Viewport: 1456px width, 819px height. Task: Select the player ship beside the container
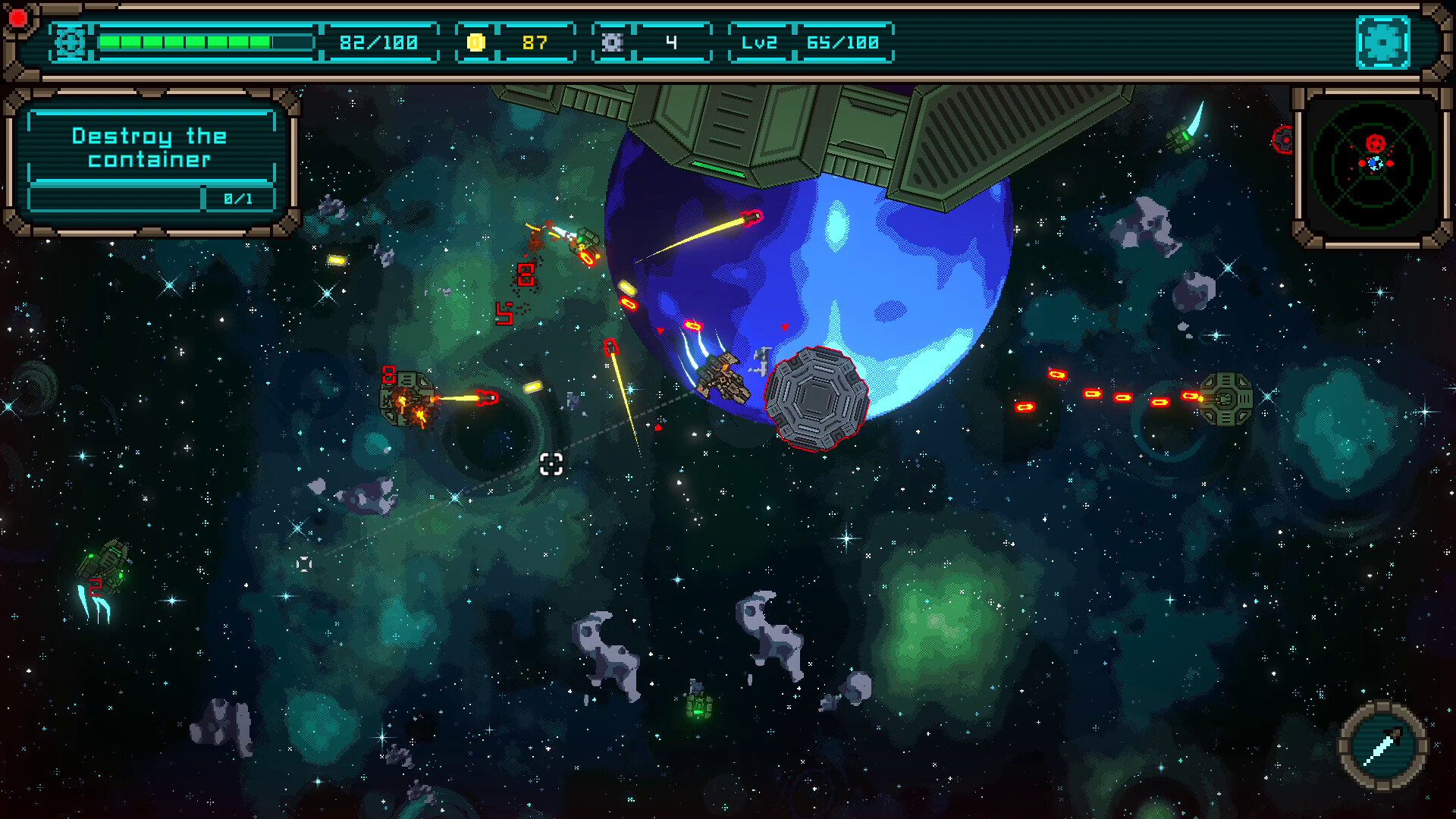pos(722,375)
